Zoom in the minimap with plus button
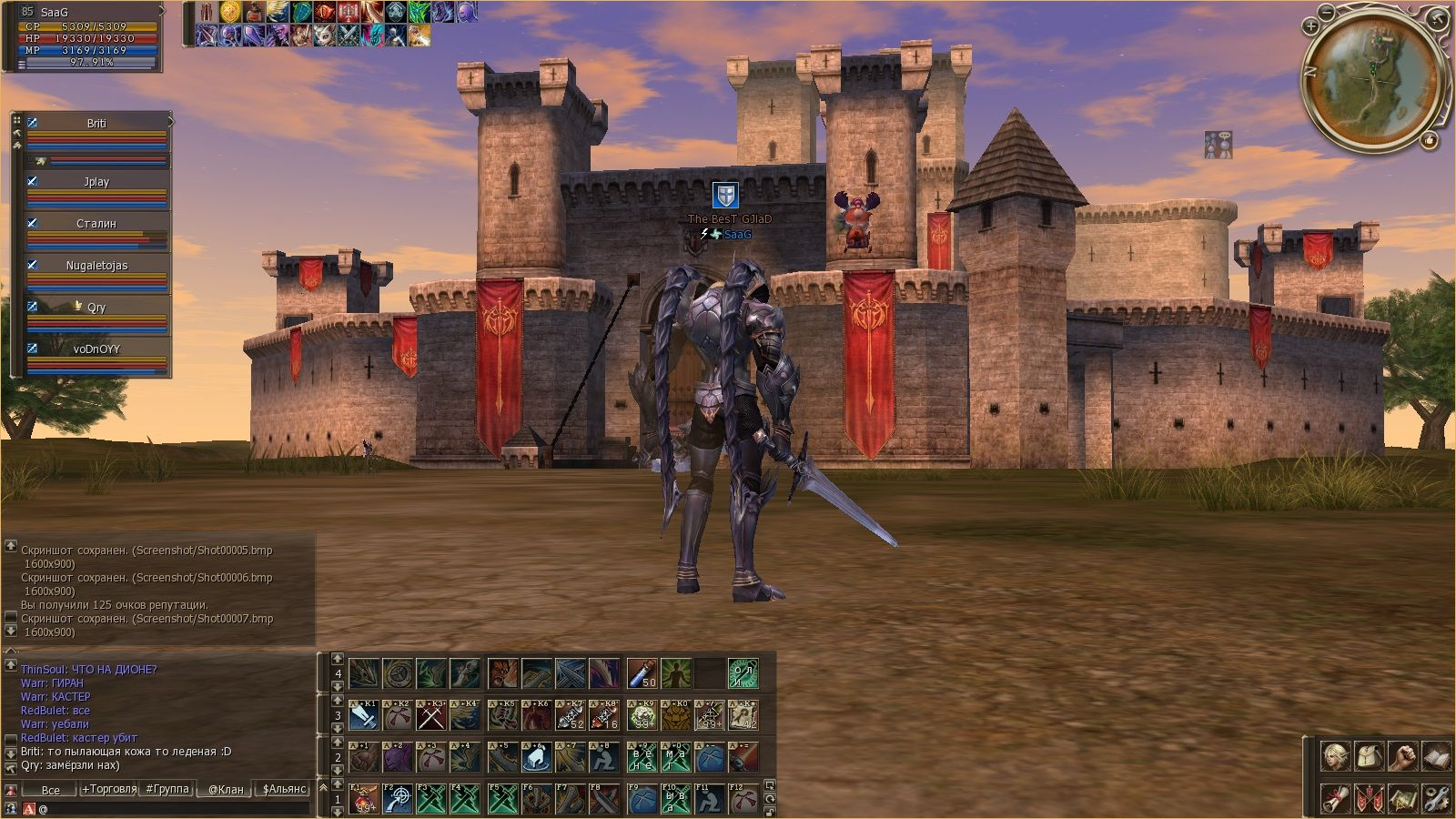The height and width of the screenshot is (819, 1456). [1310, 26]
